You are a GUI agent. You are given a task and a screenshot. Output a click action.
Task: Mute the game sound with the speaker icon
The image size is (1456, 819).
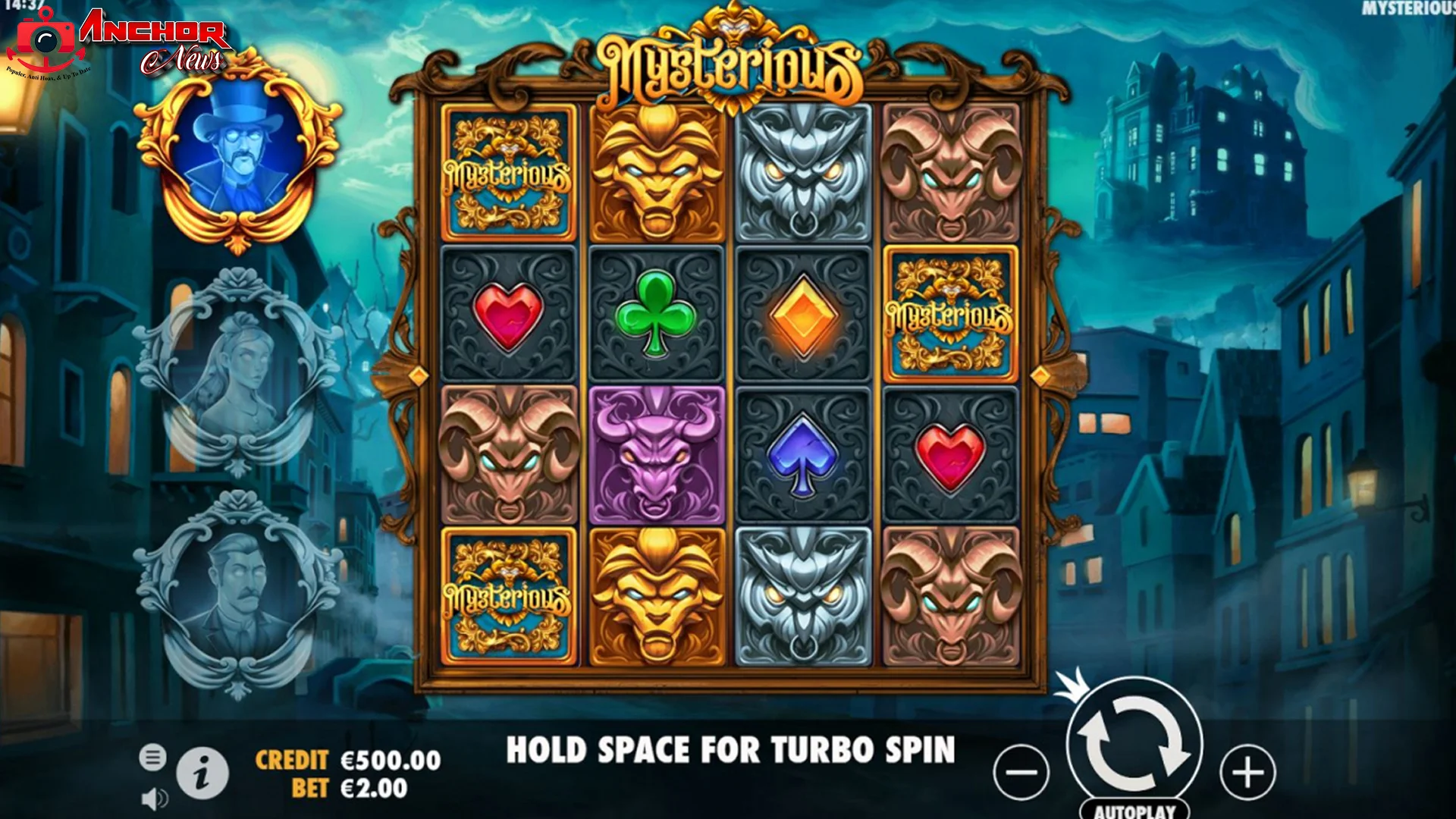click(x=154, y=796)
